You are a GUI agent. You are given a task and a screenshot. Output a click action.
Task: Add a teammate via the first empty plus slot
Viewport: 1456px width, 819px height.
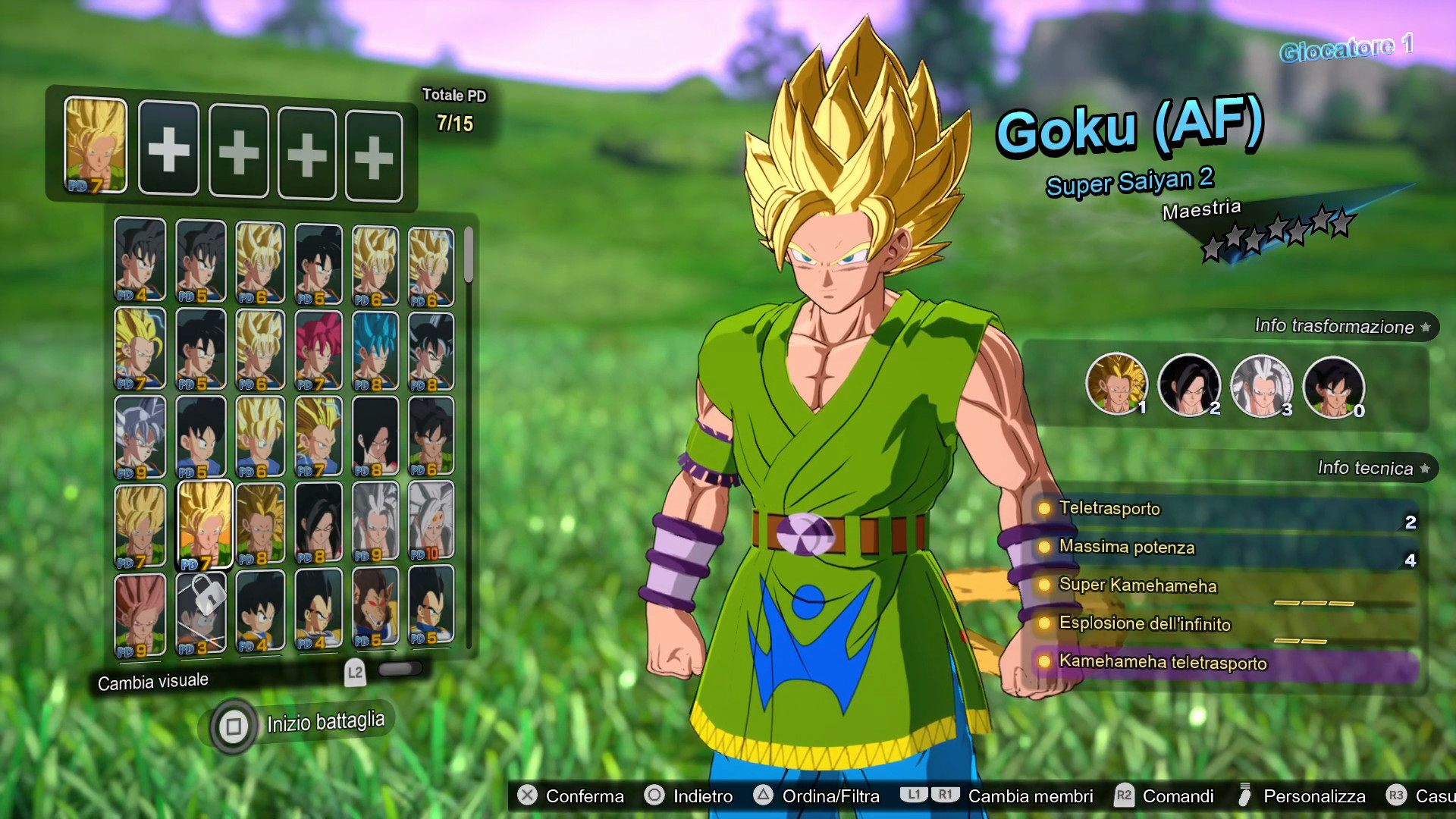click(169, 149)
